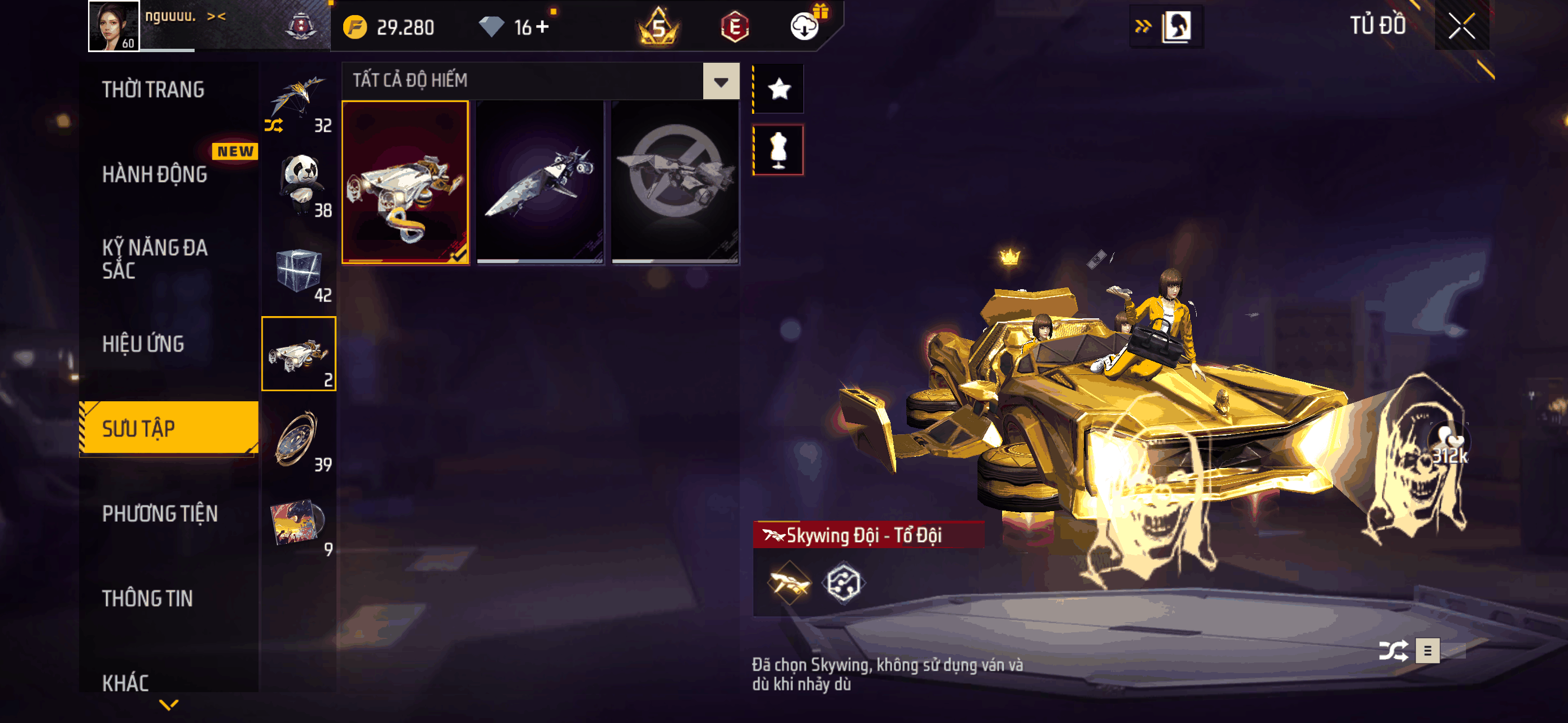Open the Thông Tin section
Screen dimensions: 1568x723
click(x=147, y=598)
